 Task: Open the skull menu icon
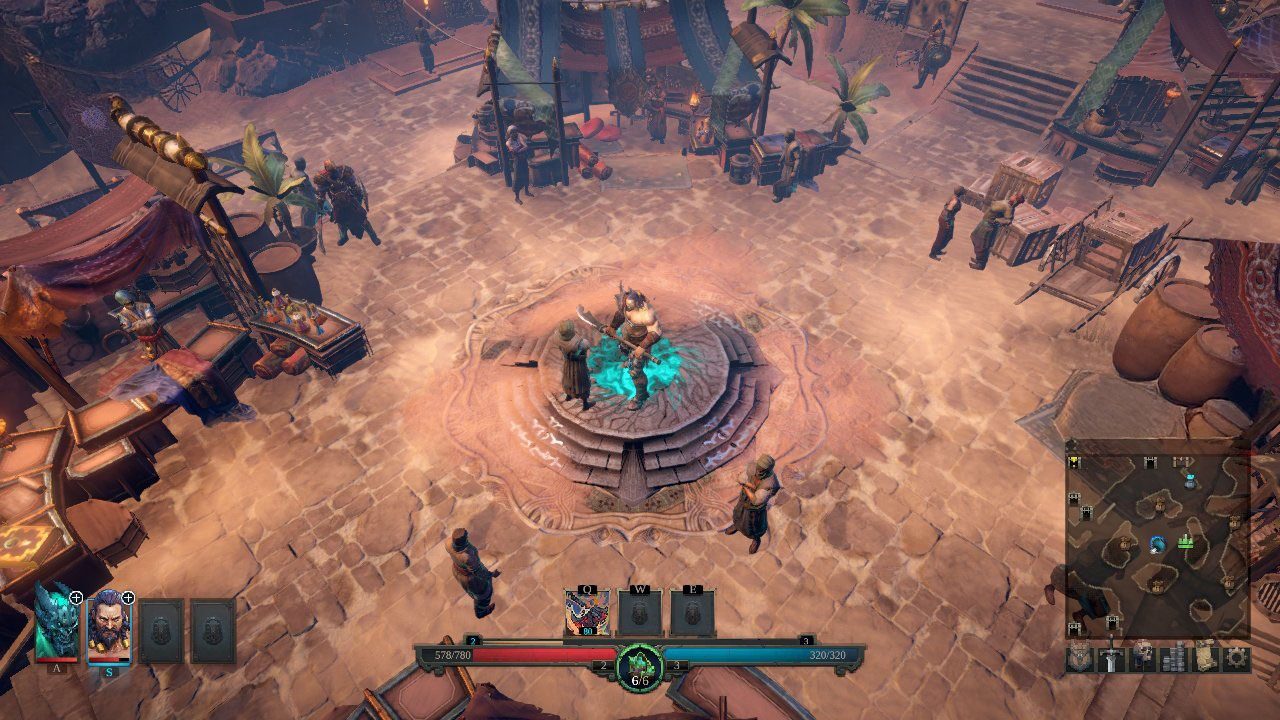click(x=1143, y=658)
